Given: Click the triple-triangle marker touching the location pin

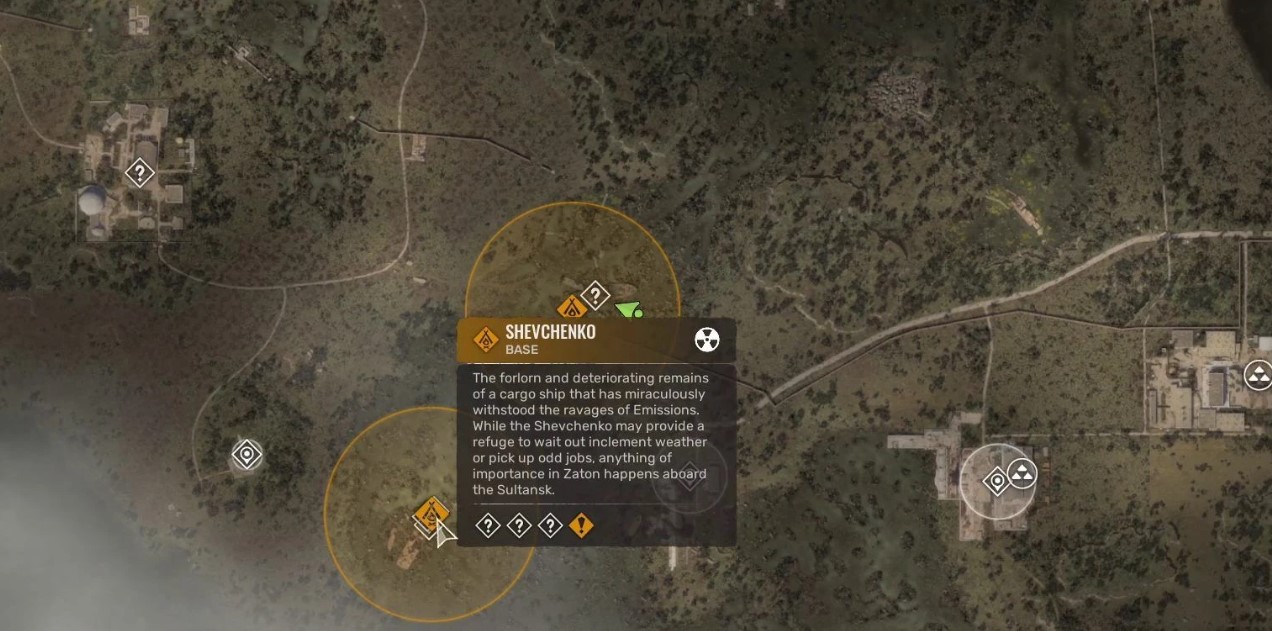Looking at the screenshot, I should 1021,472.
